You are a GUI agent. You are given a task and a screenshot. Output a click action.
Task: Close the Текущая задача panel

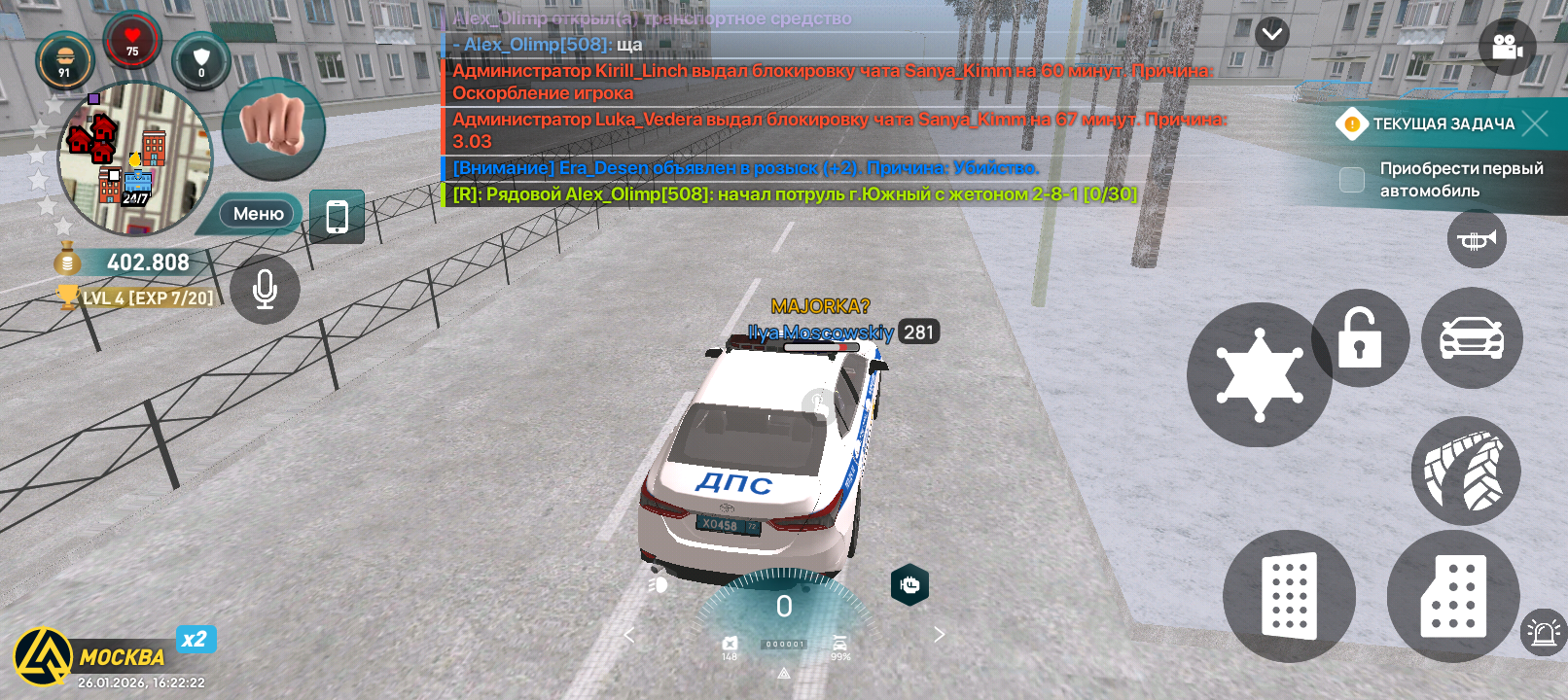pos(1535,123)
